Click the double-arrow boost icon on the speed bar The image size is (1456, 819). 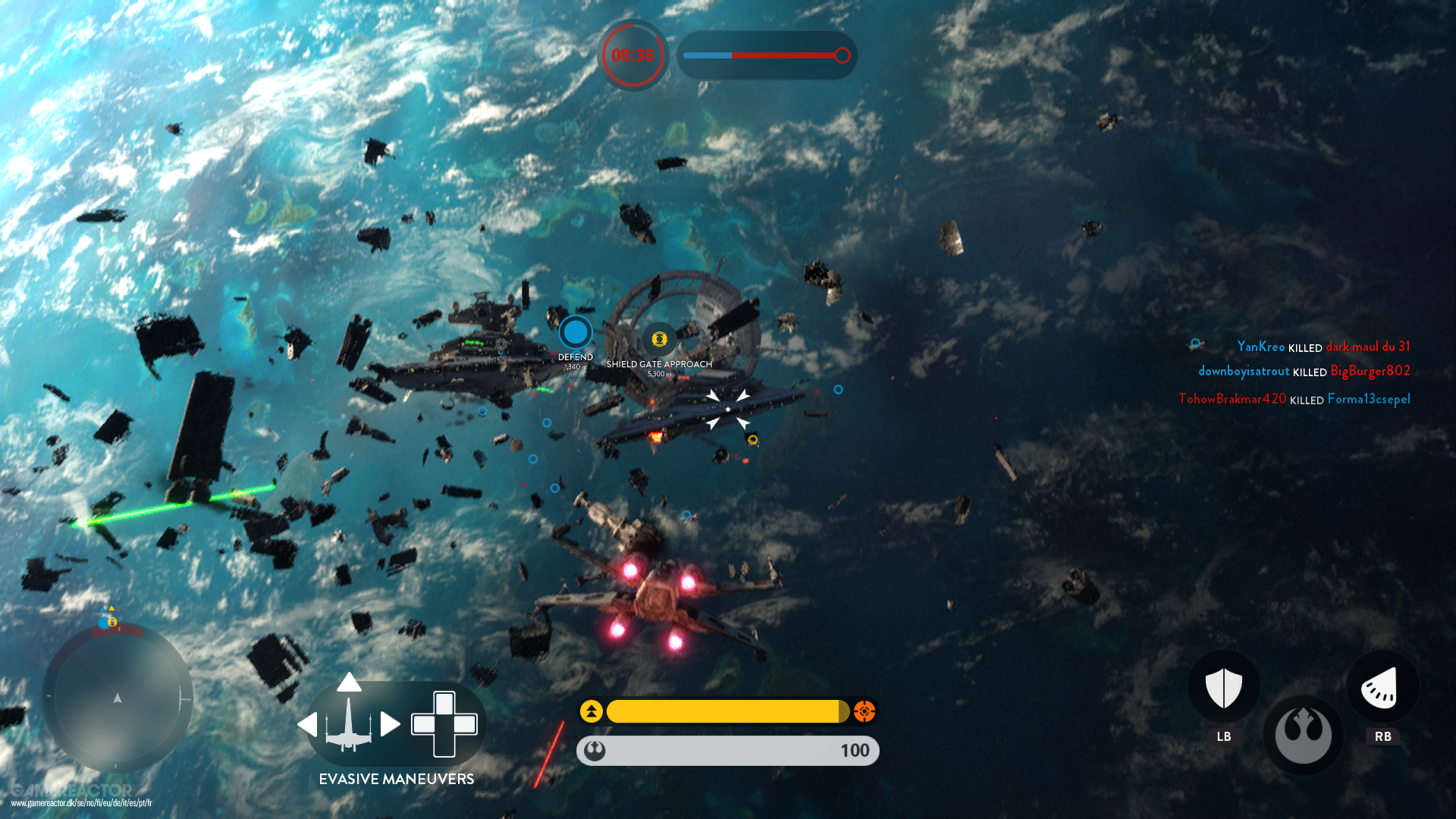pyautogui.click(x=591, y=711)
